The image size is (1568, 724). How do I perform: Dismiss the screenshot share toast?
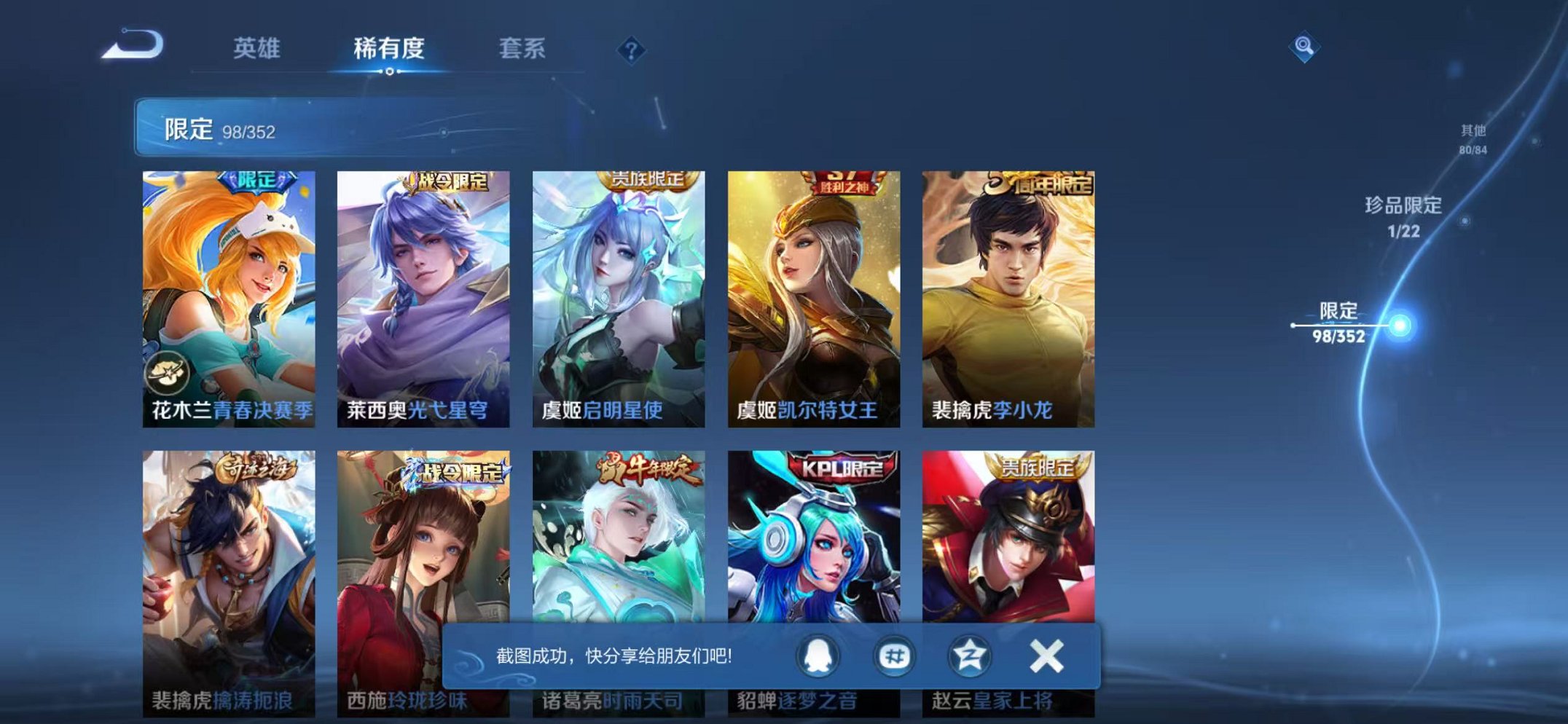click(x=1045, y=656)
